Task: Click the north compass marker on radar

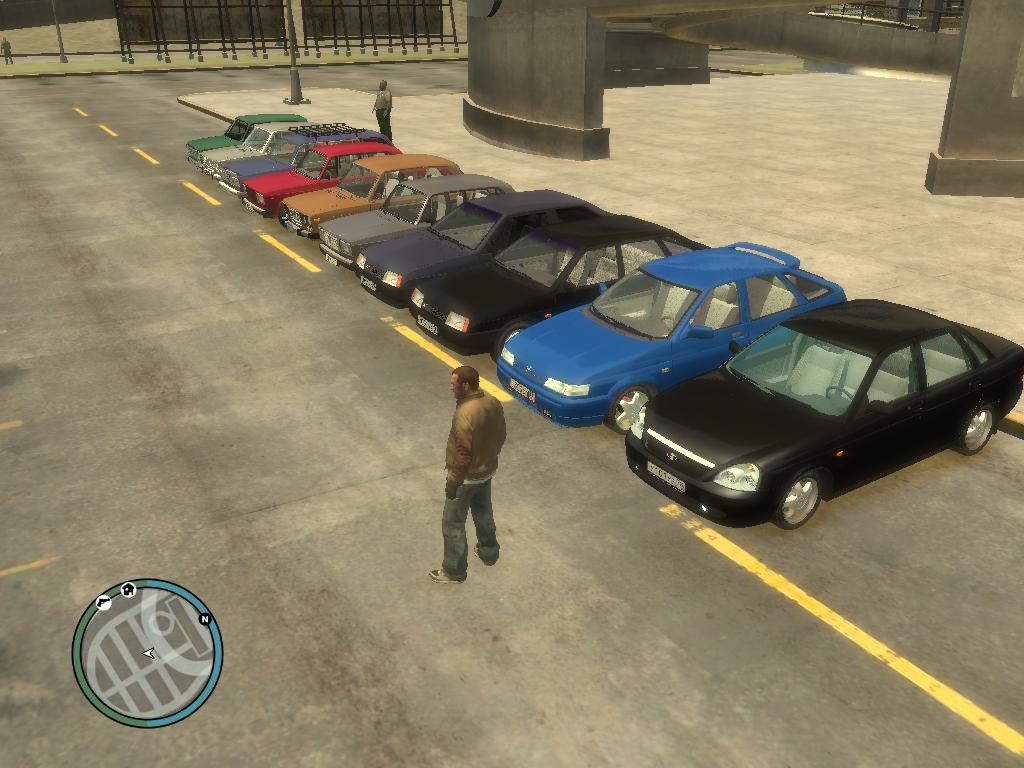Action: click(205, 619)
